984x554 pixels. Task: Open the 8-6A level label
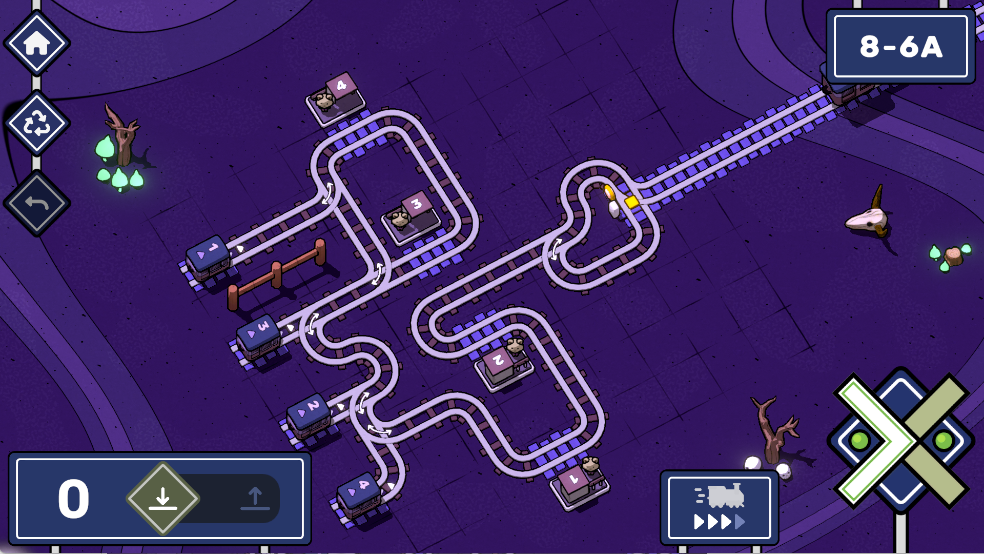(901, 47)
